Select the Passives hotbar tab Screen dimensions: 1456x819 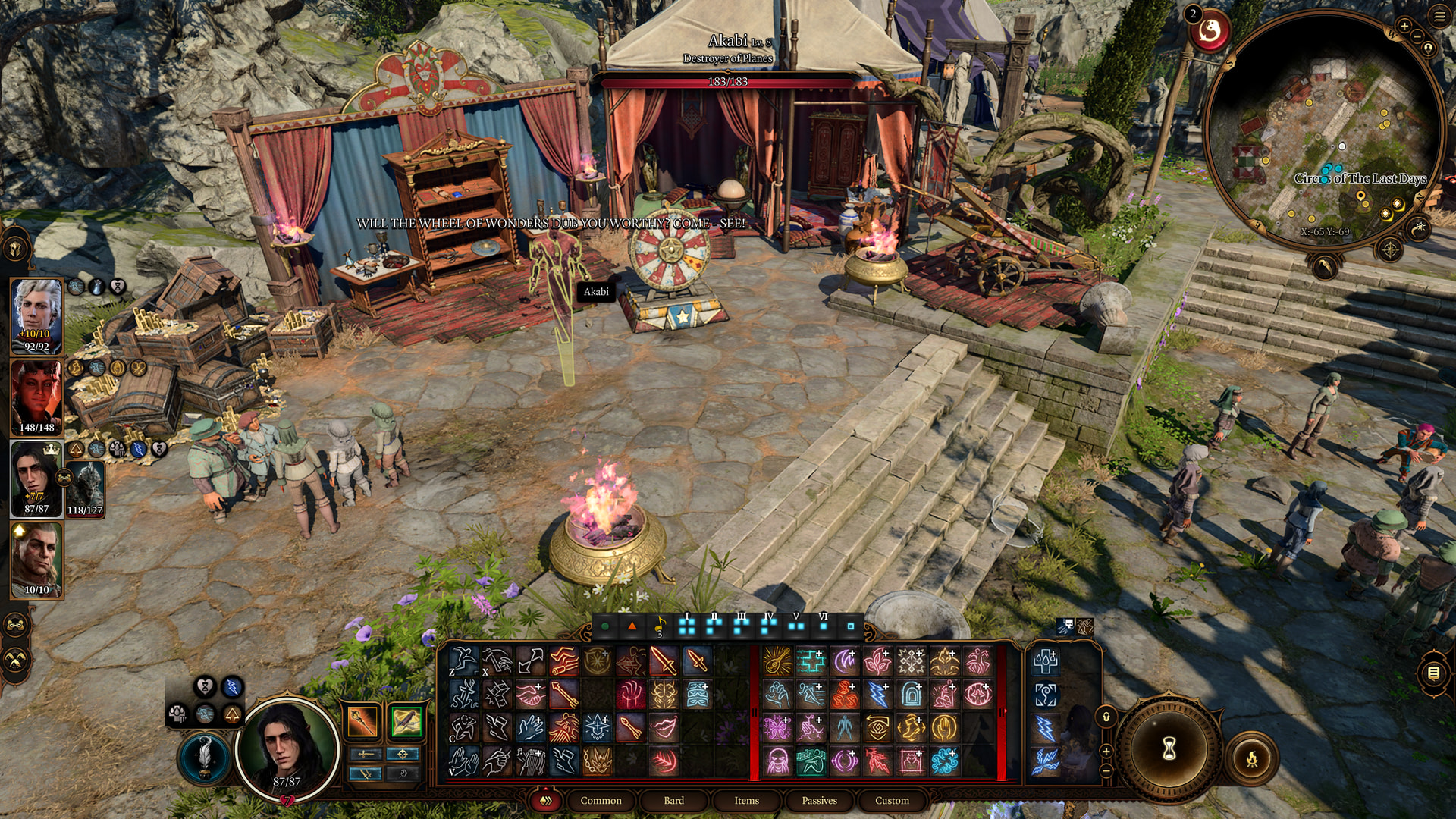819,800
